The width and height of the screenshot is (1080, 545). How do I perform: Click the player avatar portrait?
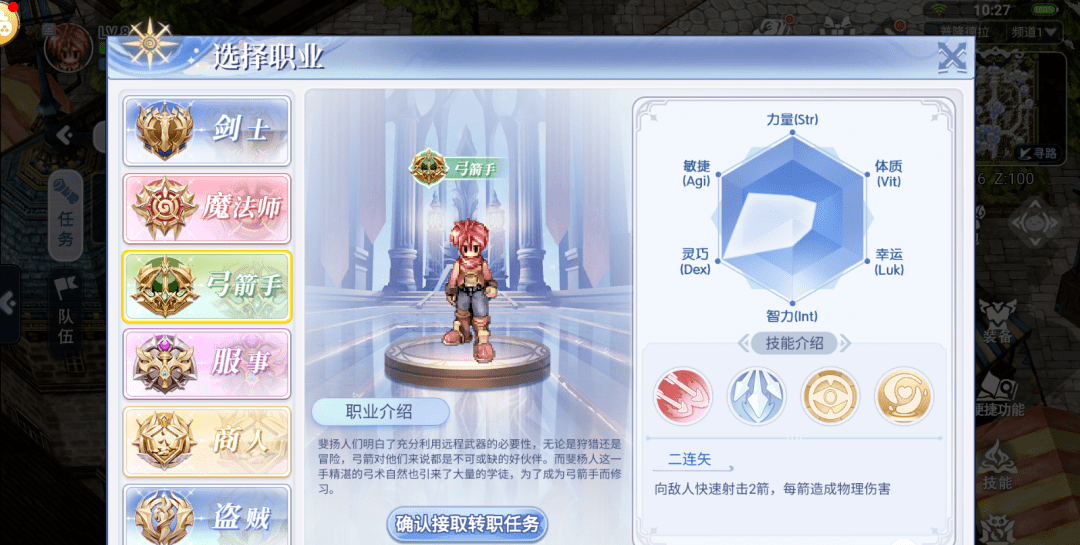68,47
